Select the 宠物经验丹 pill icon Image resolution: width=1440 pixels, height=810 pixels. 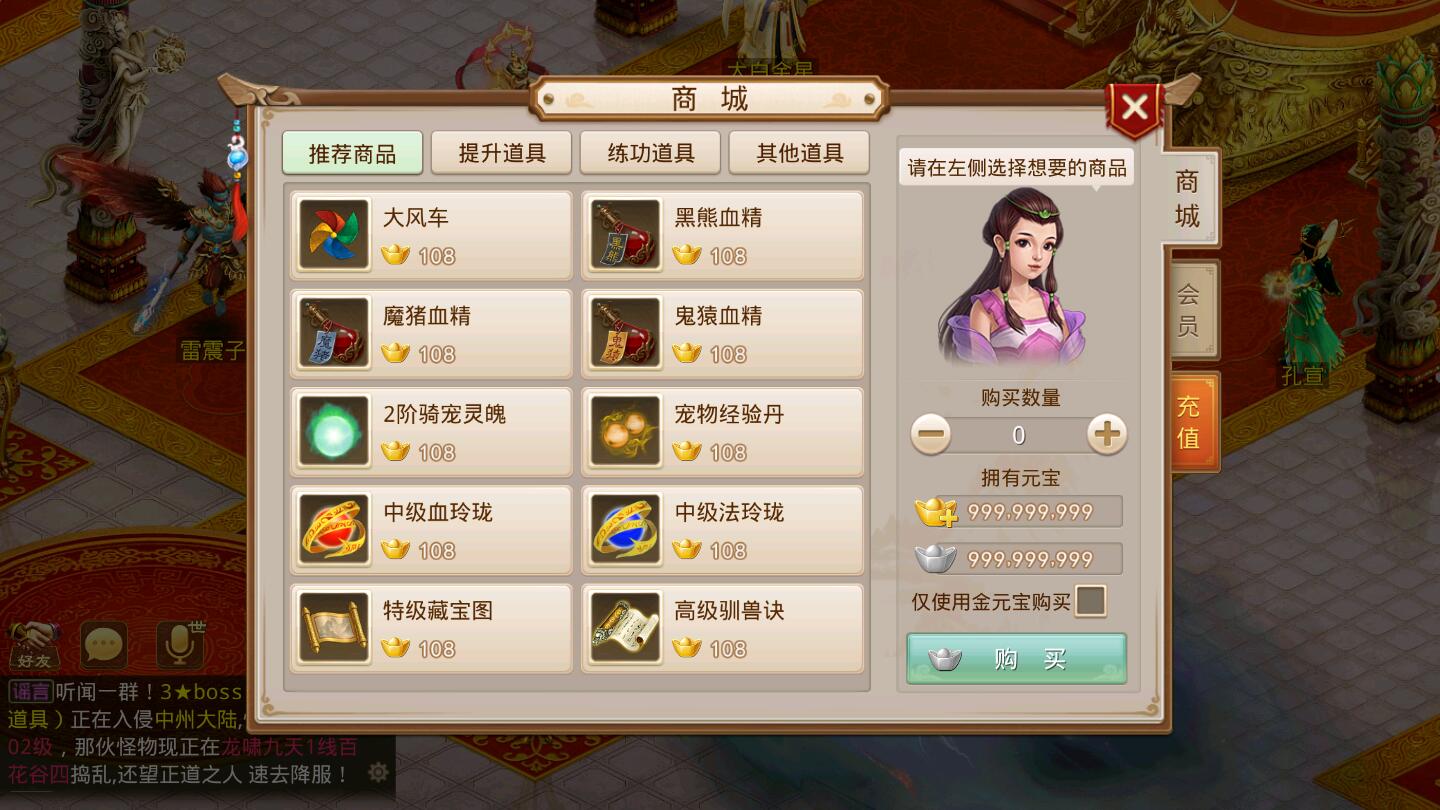point(624,432)
